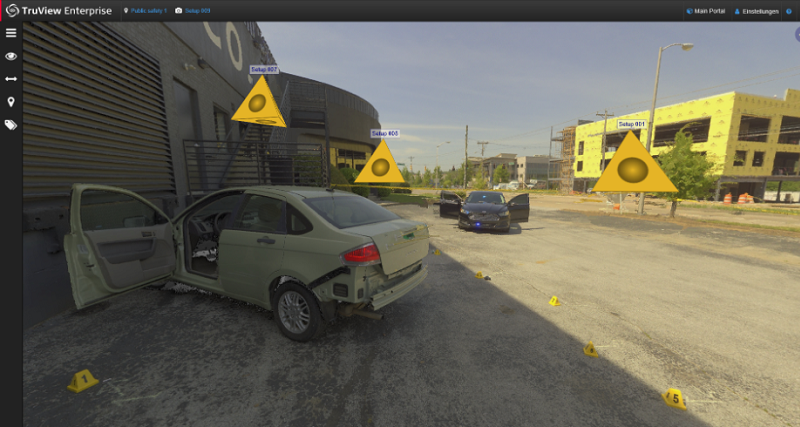Open the Setup 003 breadcrumb link
Screen dimensions: 800x427
tap(196, 11)
